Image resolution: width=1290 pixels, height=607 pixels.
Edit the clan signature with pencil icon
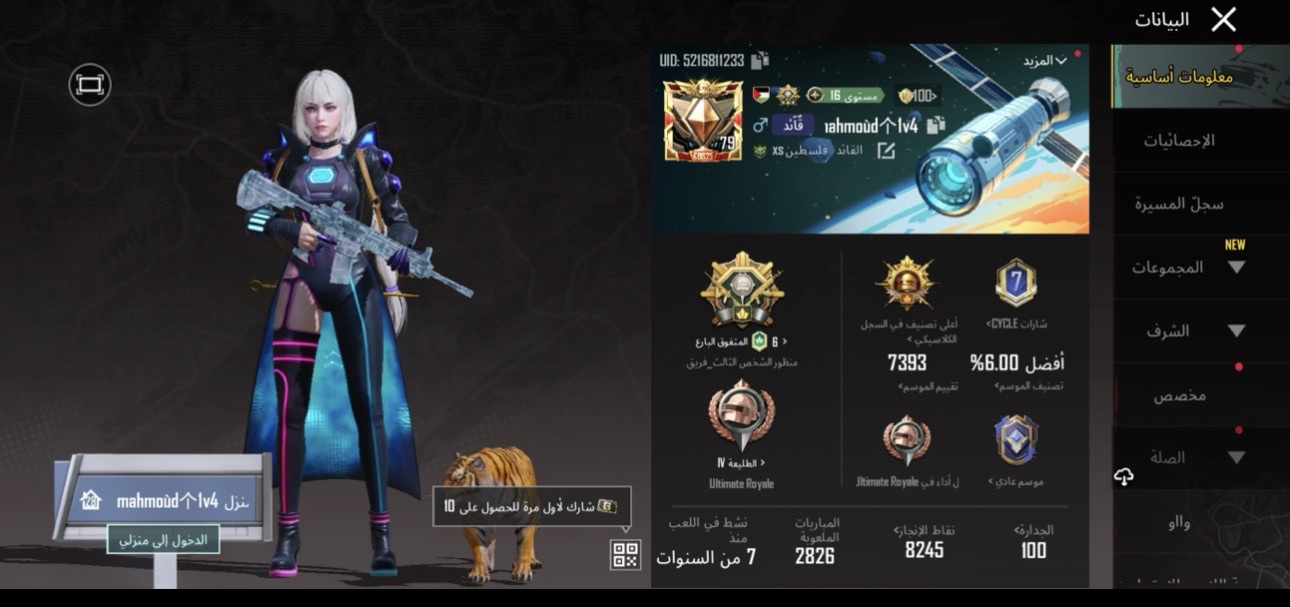886,151
